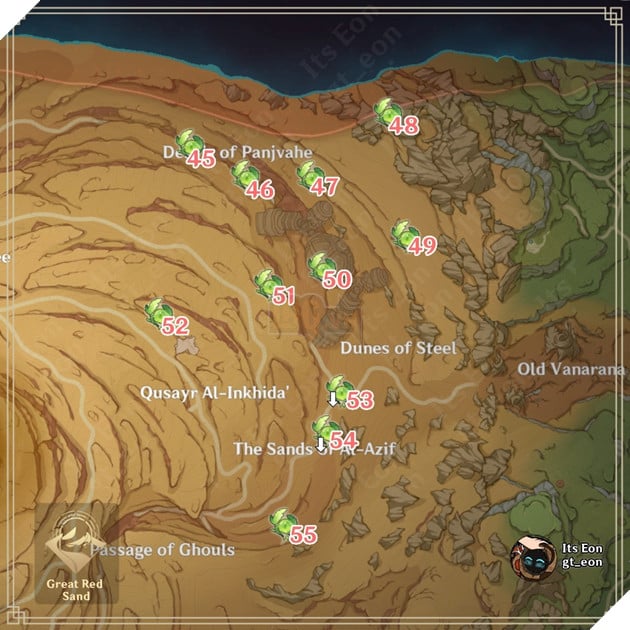
Task: Select map marker number 45
Action: pyautogui.click(x=187, y=145)
